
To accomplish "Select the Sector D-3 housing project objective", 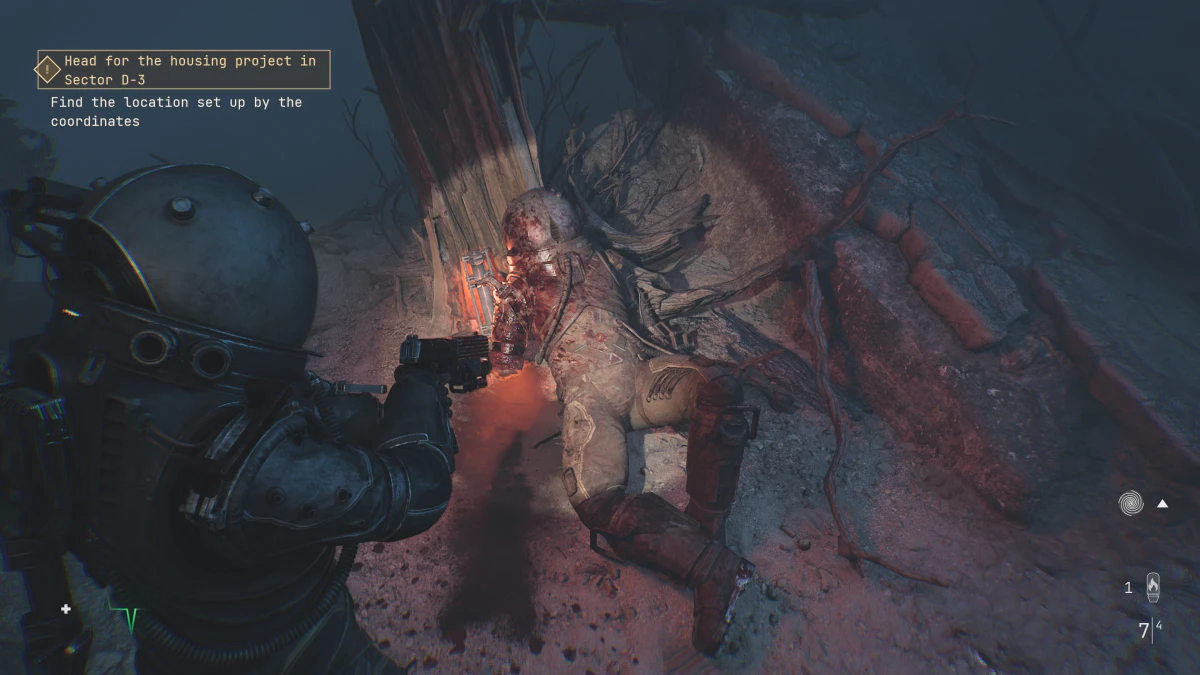I will coord(190,70).
